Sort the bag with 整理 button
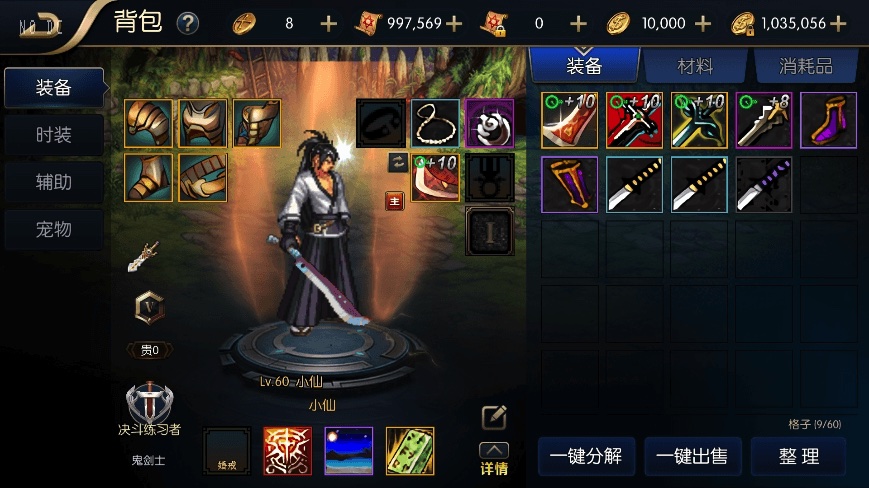This screenshot has width=869, height=488. pos(798,457)
